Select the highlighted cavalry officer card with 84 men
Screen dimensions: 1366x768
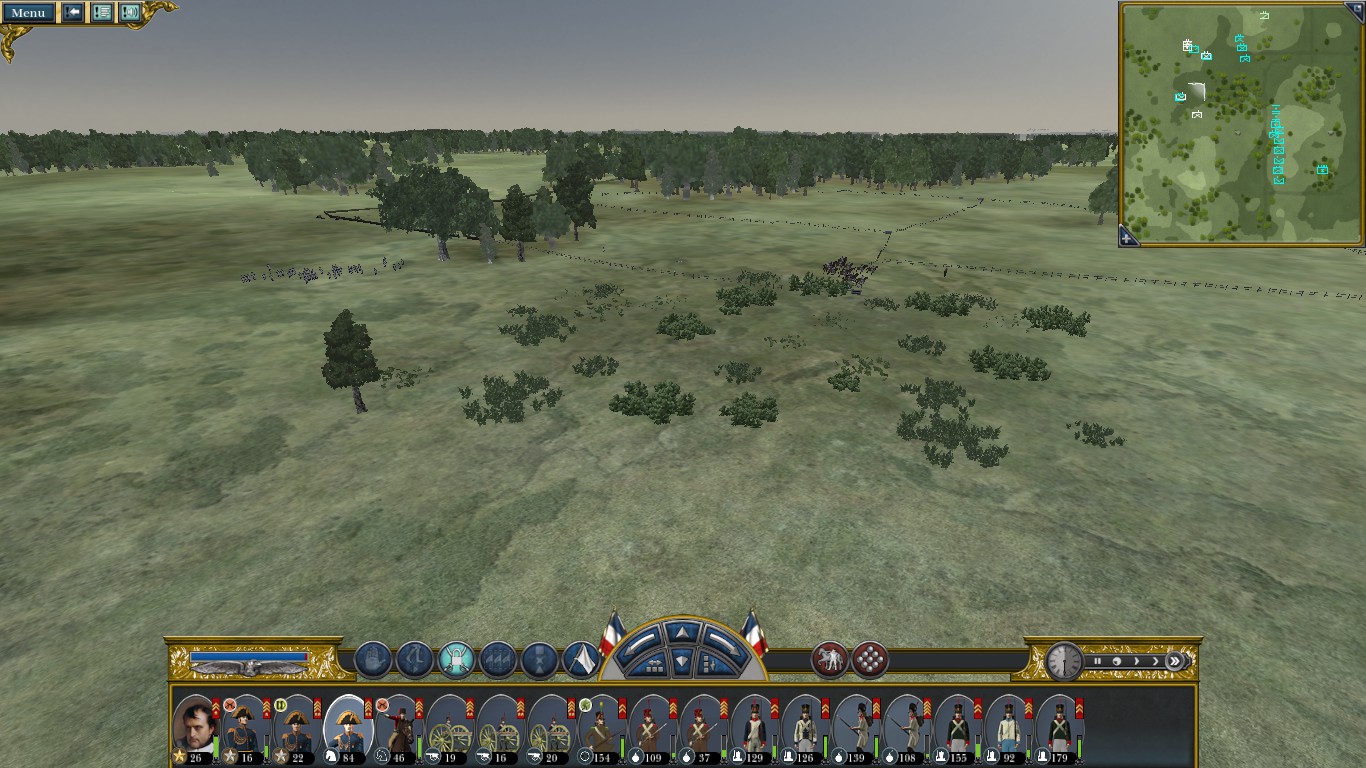pyautogui.click(x=348, y=728)
